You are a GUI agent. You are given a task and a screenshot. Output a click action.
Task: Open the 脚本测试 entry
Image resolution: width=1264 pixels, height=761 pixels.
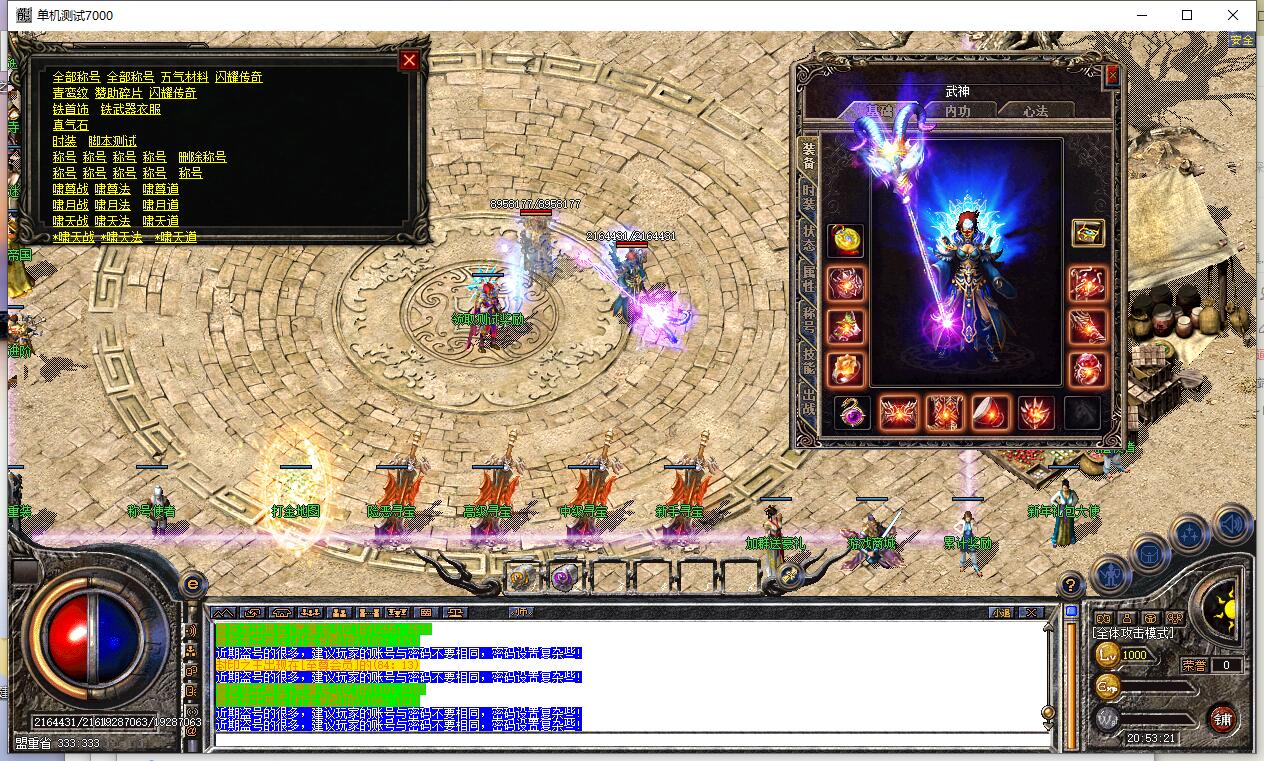(x=112, y=141)
